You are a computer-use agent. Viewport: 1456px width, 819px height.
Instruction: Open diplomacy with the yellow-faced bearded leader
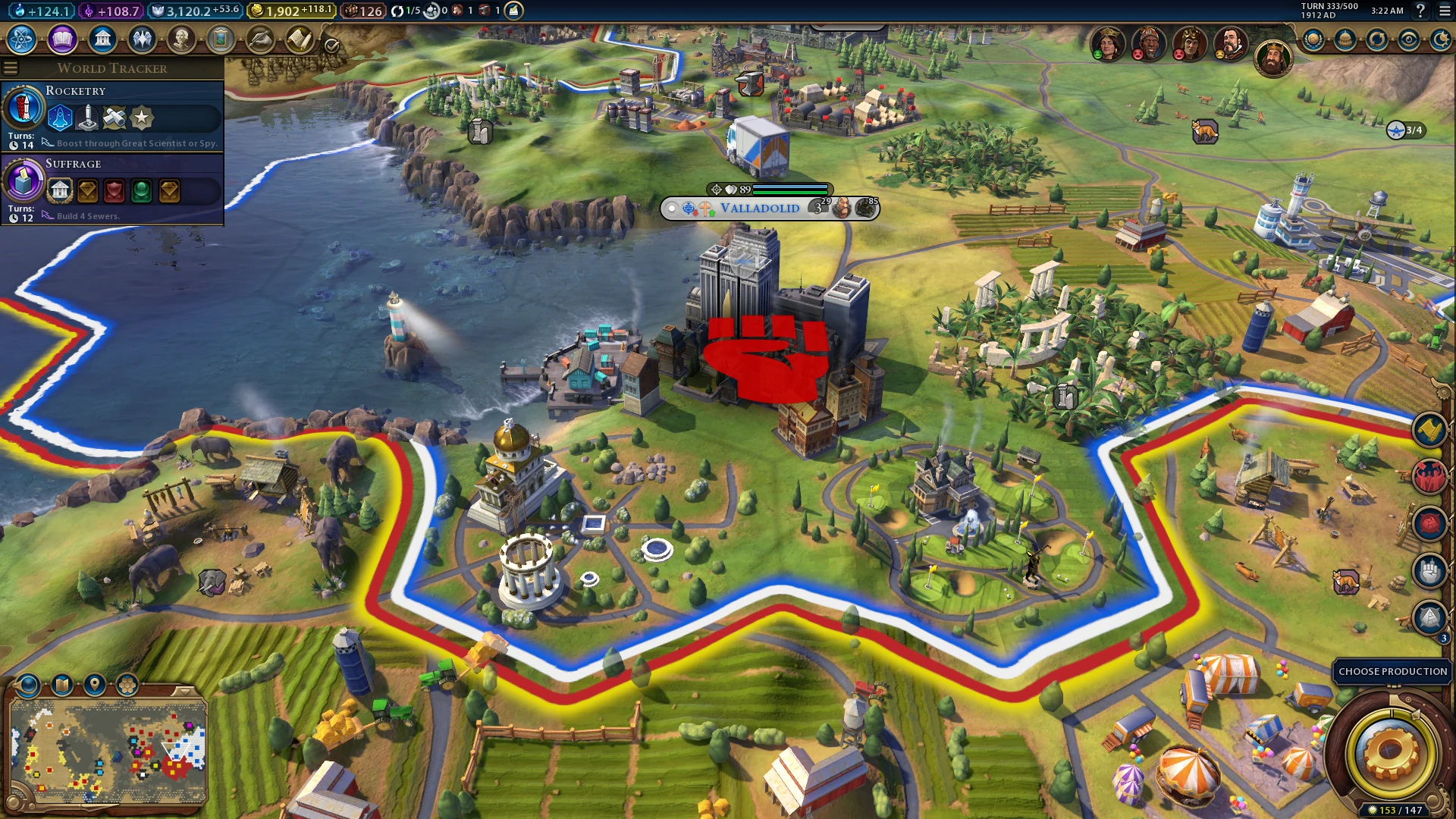pos(1230,44)
